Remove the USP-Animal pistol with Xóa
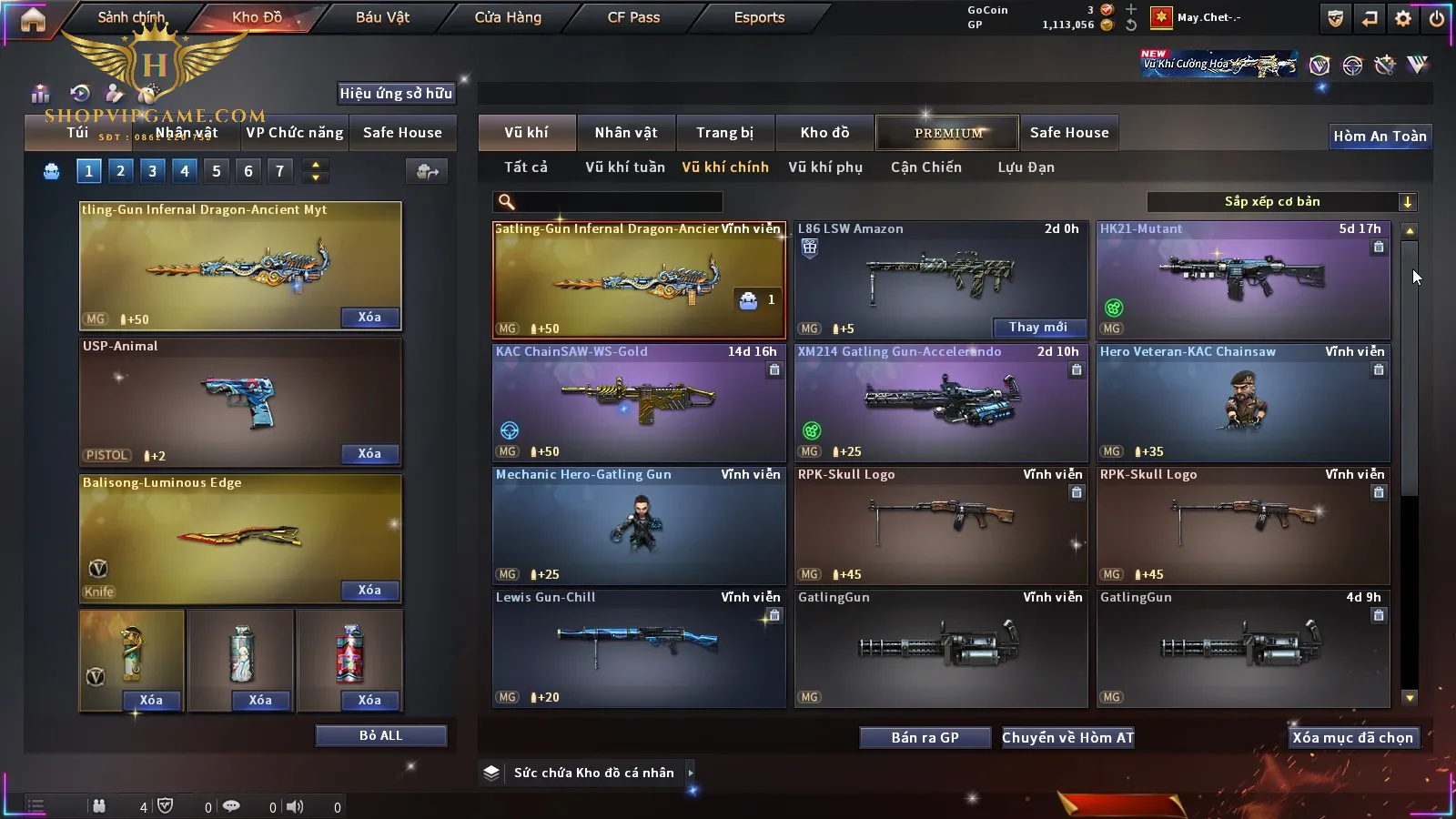The width and height of the screenshot is (1456, 819). (369, 454)
